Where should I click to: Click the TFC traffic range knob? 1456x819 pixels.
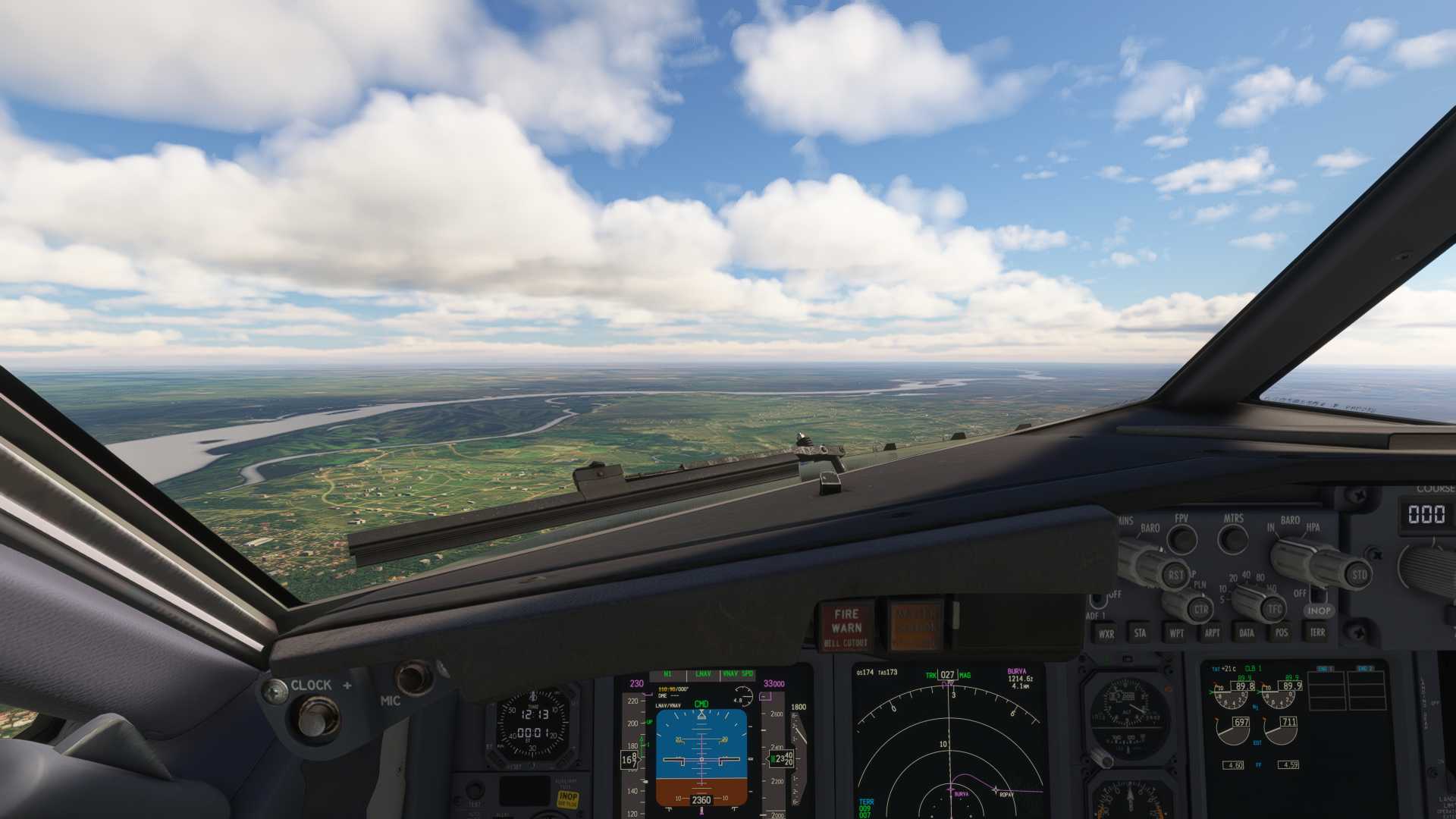pyautogui.click(x=1273, y=608)
